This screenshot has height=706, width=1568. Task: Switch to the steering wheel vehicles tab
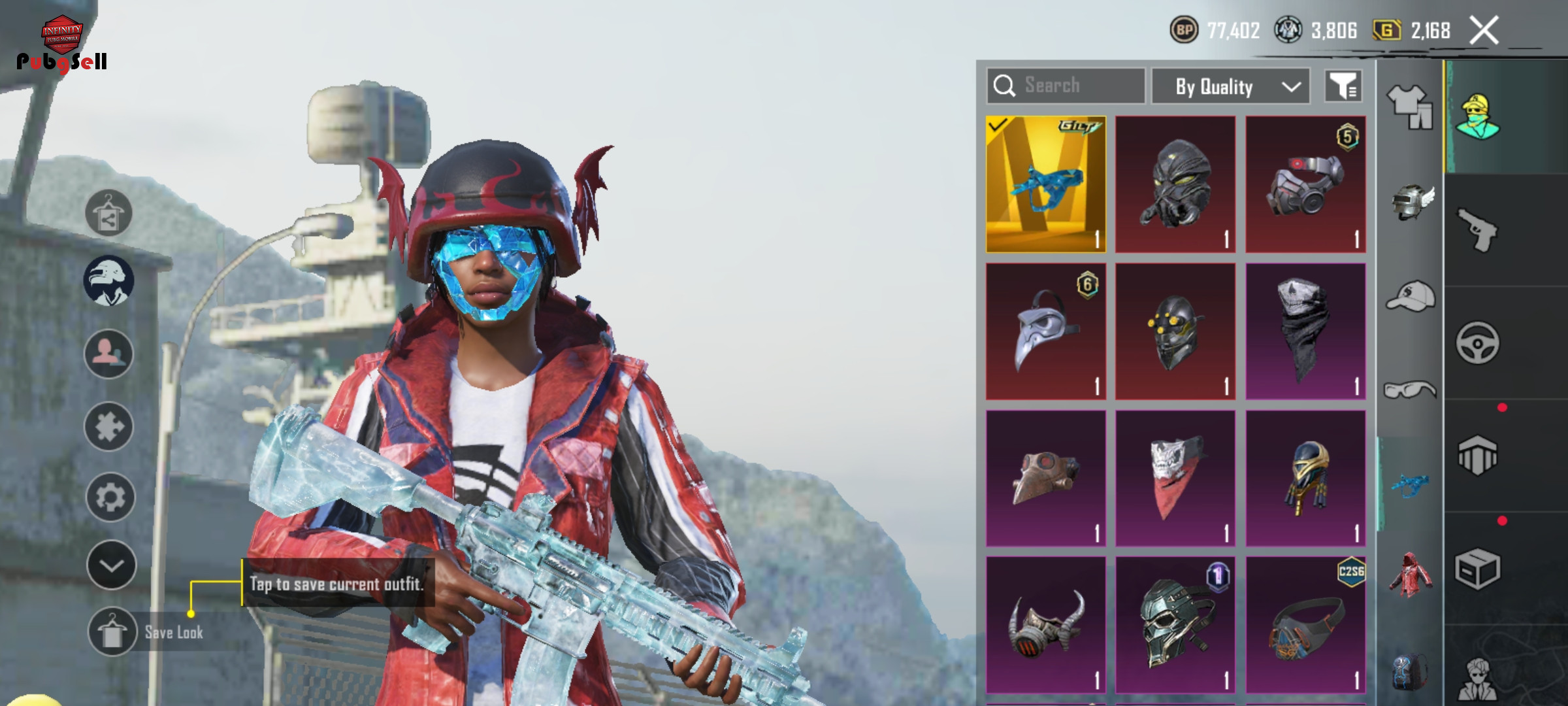pos(1477,343)
